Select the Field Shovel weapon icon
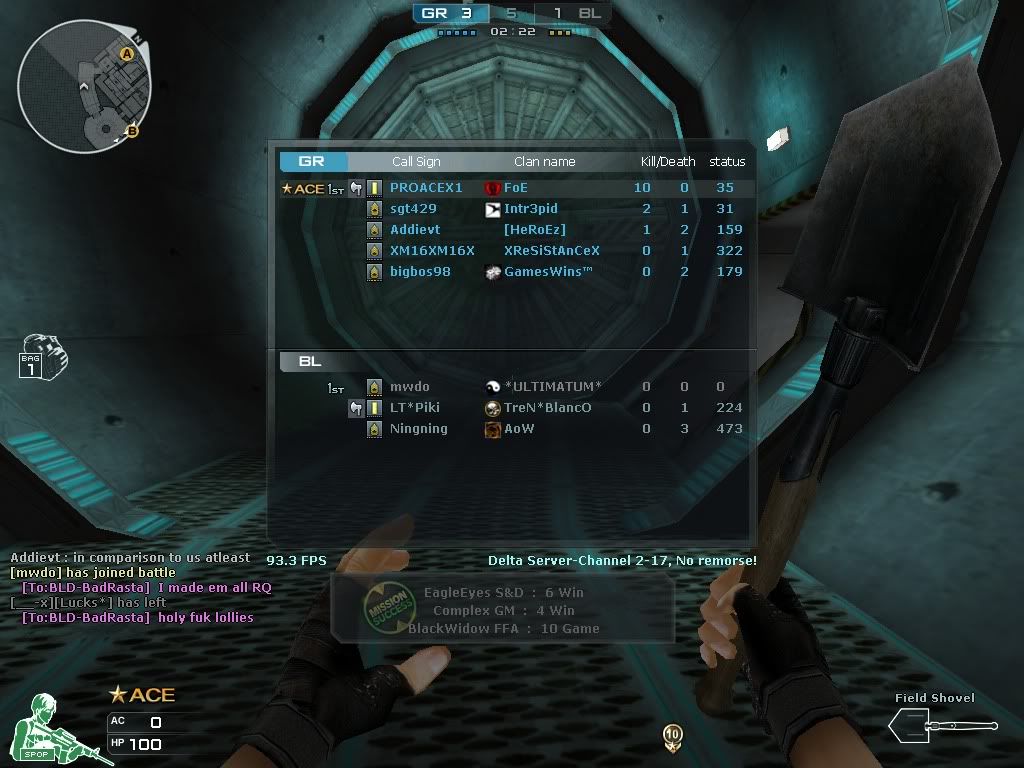Image resolution: width=1024 pixels, height=768 pixels. click(941, 723)
